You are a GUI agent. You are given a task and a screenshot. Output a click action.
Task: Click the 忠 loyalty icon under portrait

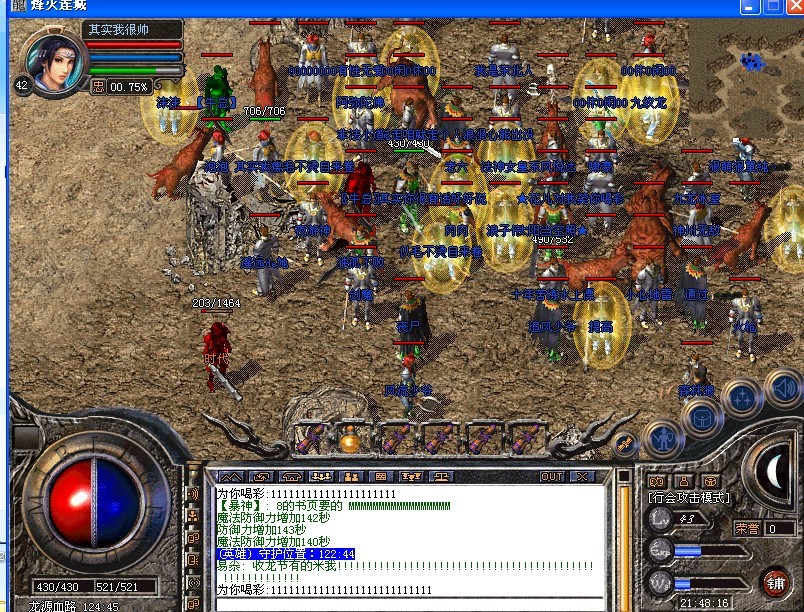coord(98,87)
